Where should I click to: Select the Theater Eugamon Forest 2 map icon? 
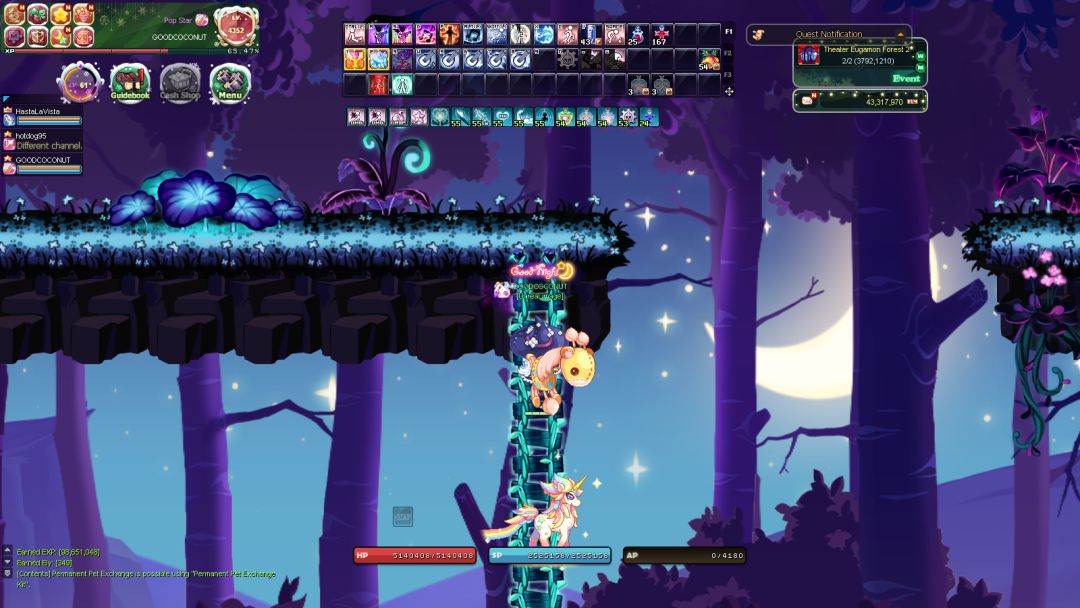click(x=808, y=55)
